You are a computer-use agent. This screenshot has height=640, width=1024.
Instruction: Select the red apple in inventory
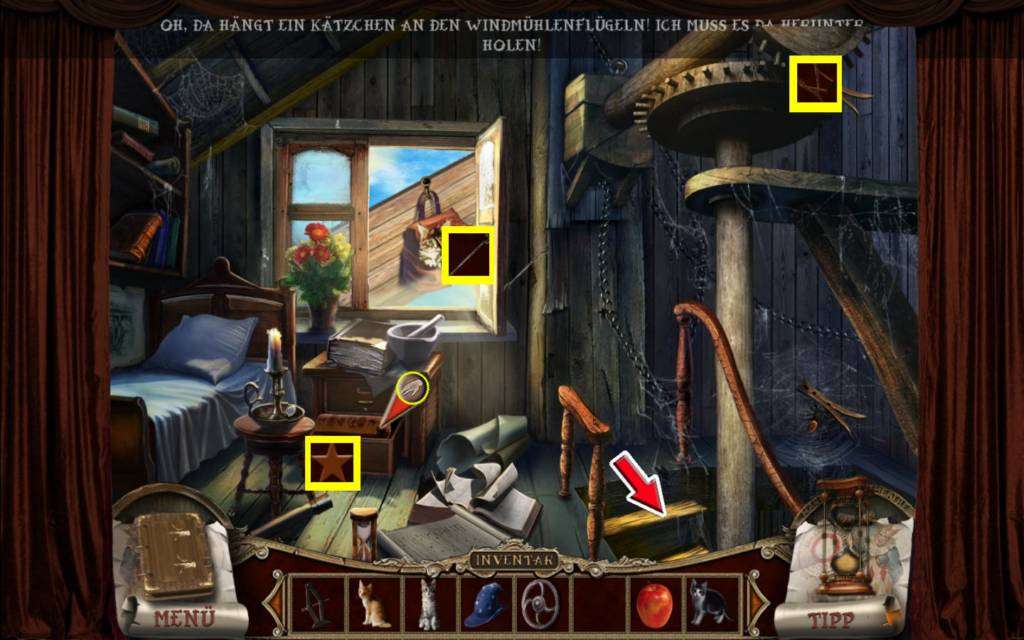(x=653, y=603)
